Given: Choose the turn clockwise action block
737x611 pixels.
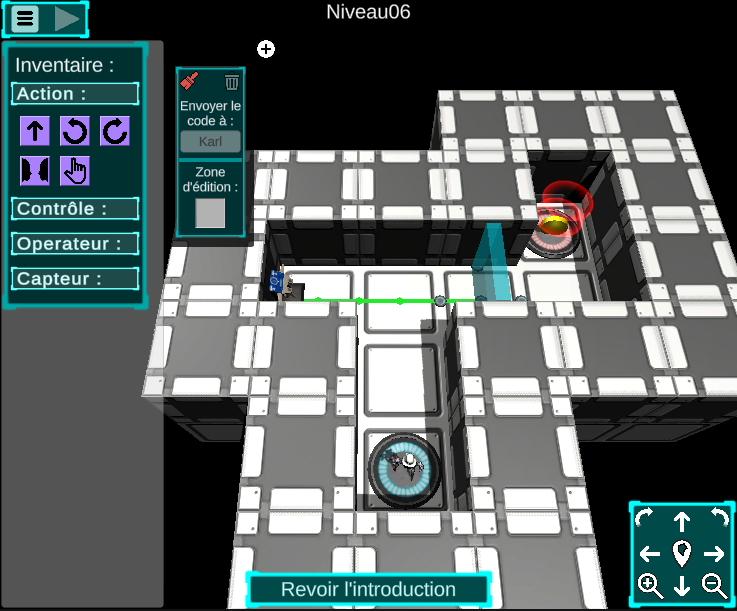Looking at the screenshot, I should [x=114, y=131].
